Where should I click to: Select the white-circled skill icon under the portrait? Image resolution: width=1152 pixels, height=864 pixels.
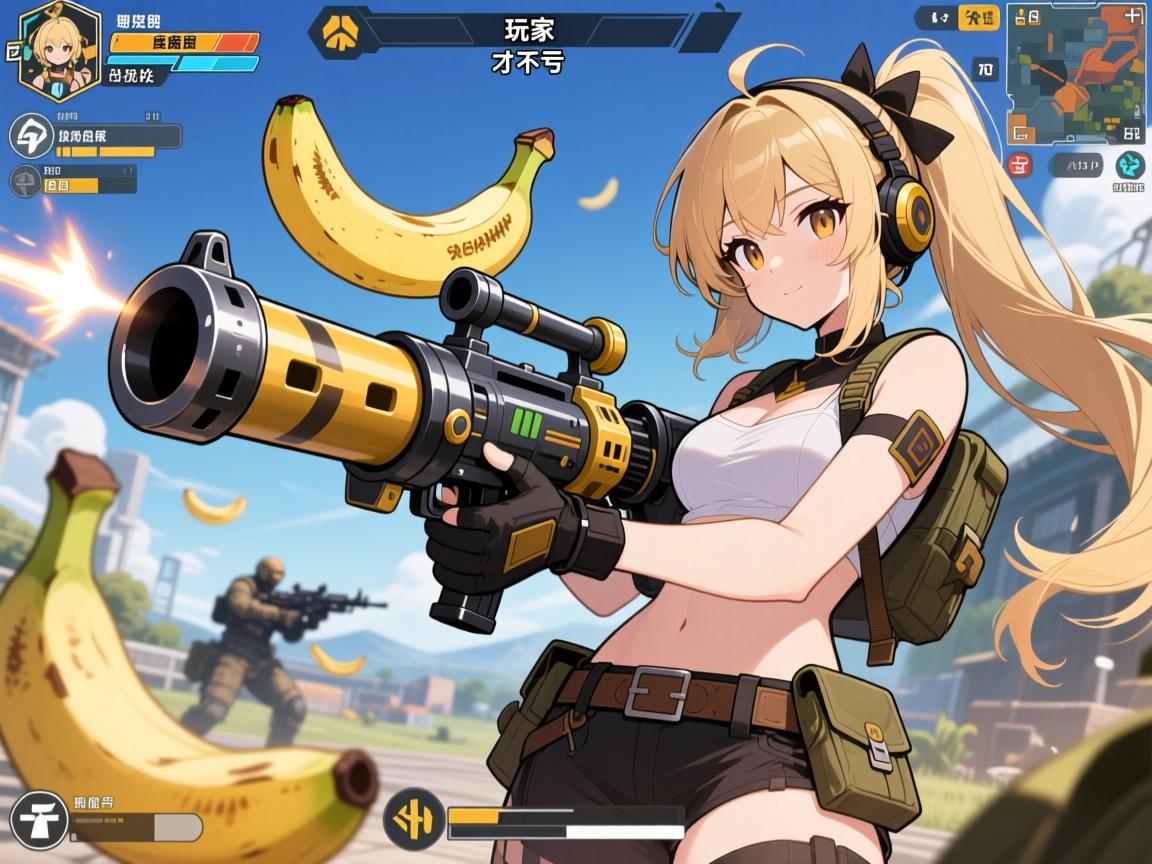coord(30,137)
